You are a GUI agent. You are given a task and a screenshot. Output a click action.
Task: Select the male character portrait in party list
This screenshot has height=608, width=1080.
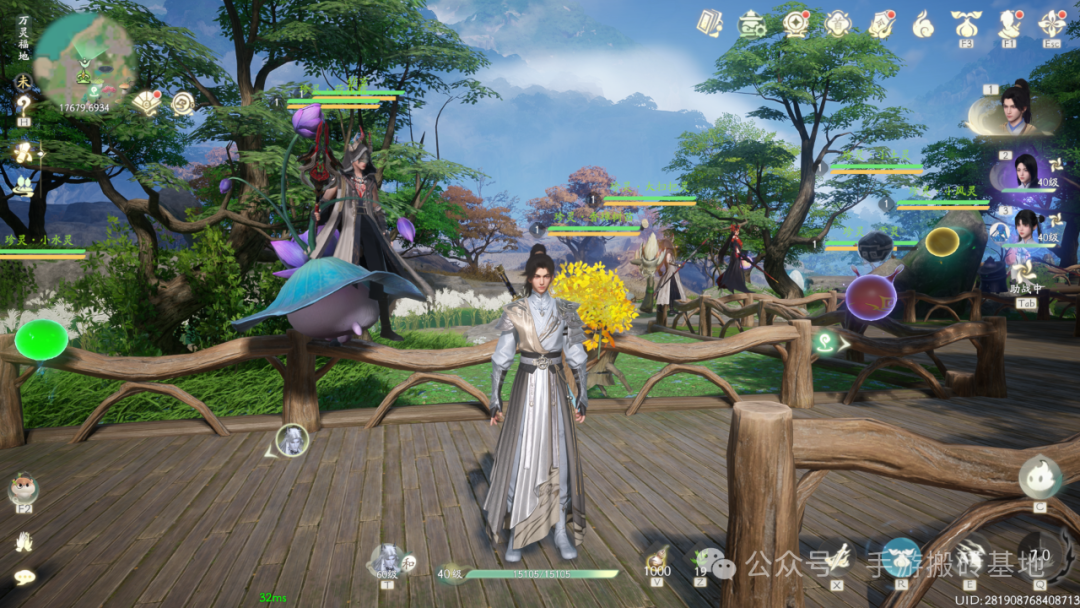coord(1018,110)
